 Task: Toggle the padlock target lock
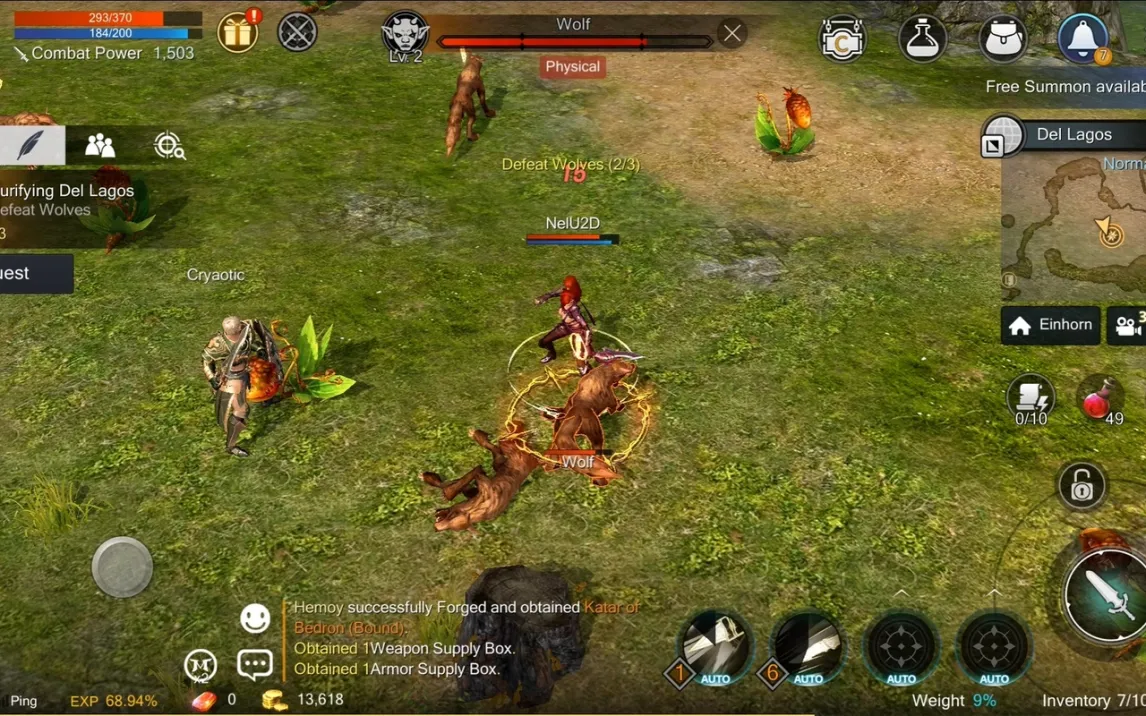pos(1082,487)
